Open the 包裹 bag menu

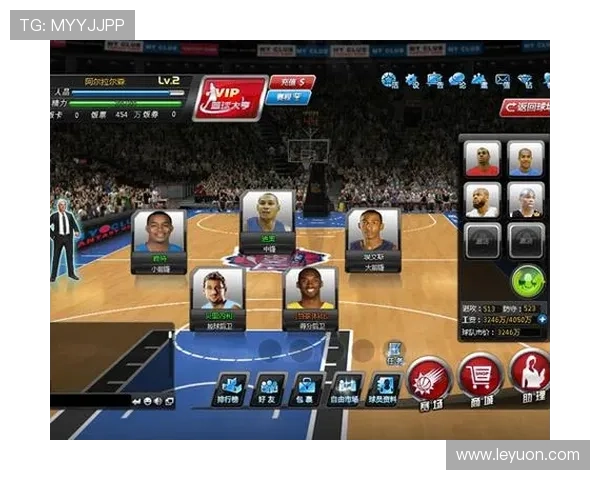pos(307,389)
